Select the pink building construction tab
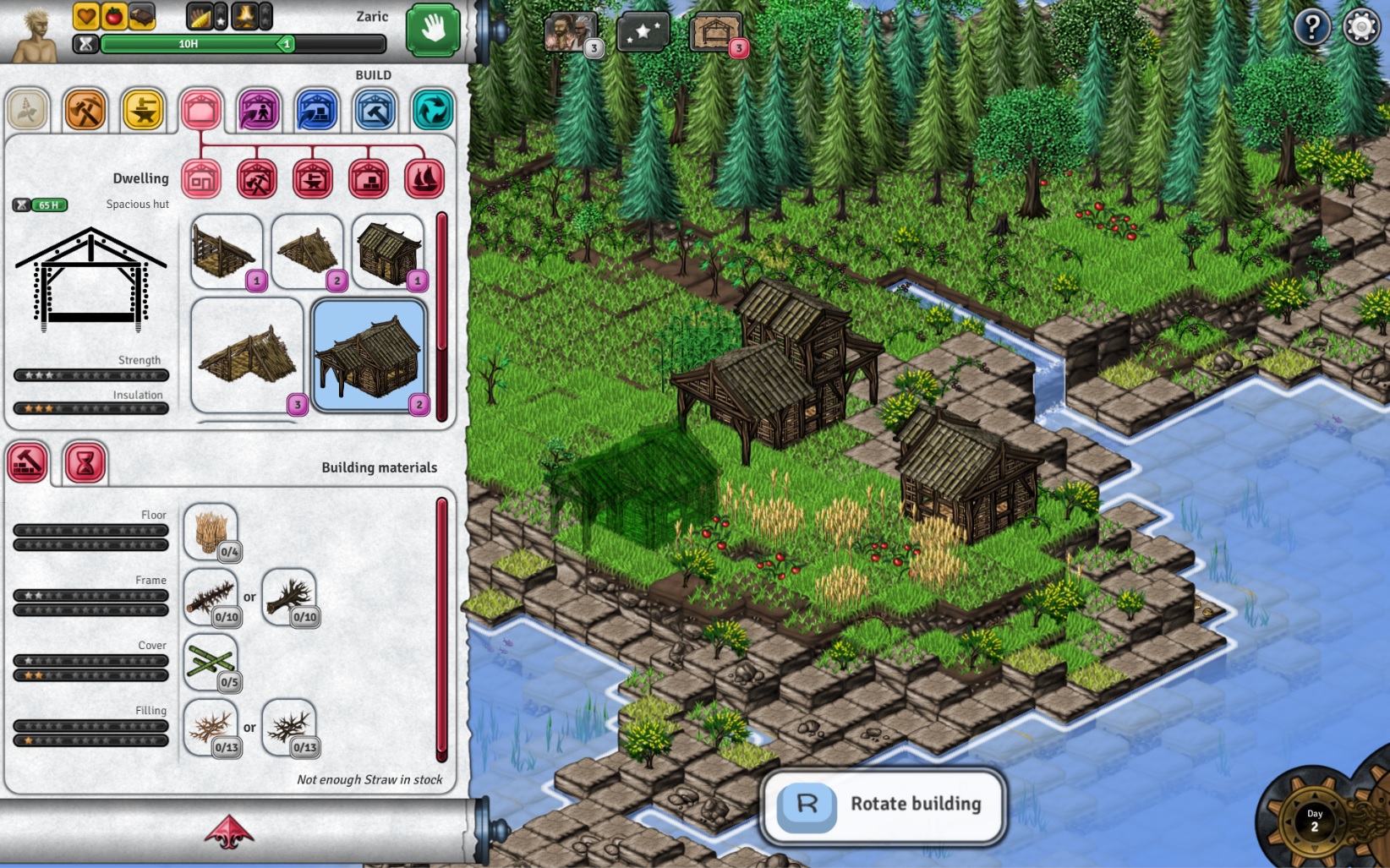This screenshot has height=868, width=1390. 200,111
